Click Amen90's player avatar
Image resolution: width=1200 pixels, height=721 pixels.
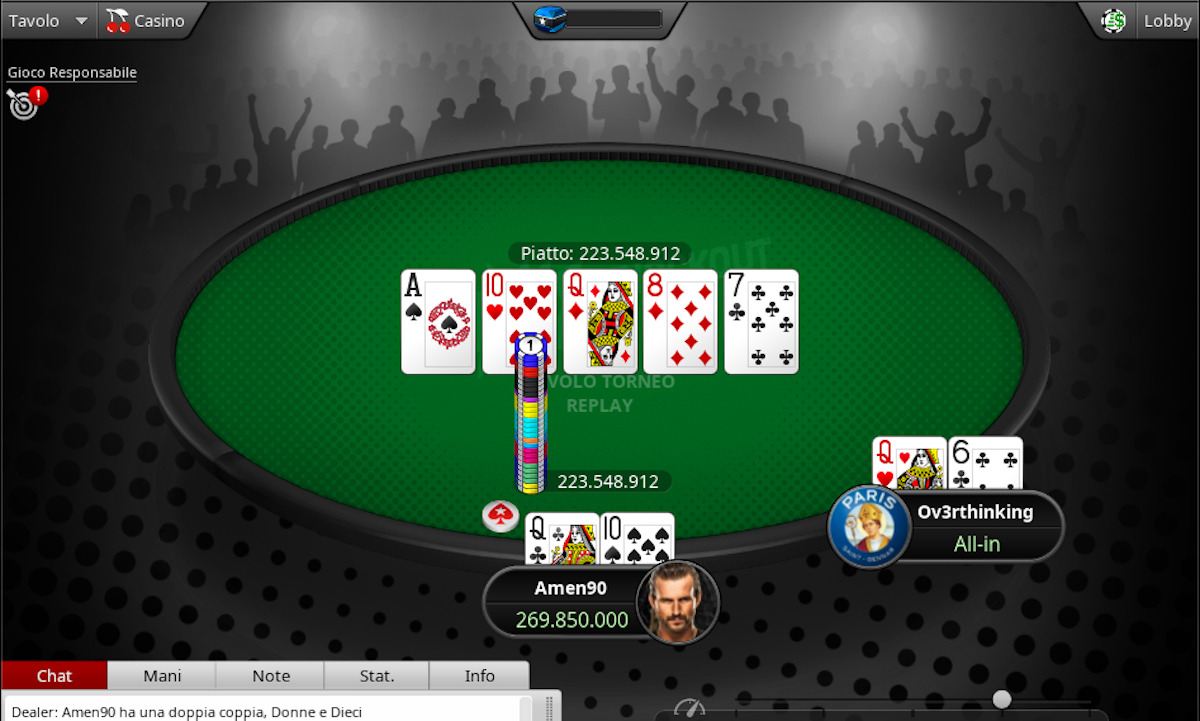pos(679,603)
